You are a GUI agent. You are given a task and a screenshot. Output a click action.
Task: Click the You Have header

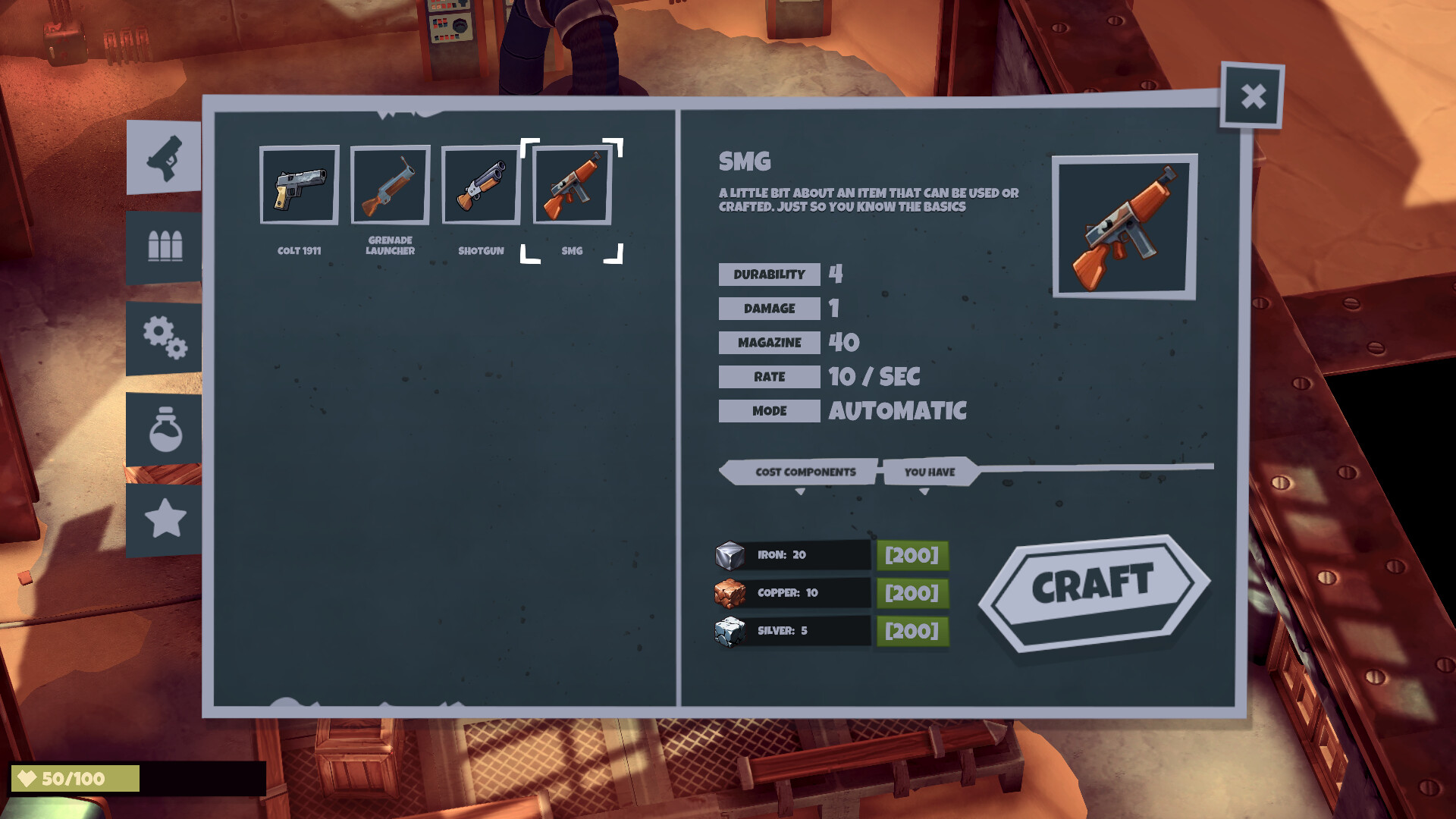[x=929, y=472]
